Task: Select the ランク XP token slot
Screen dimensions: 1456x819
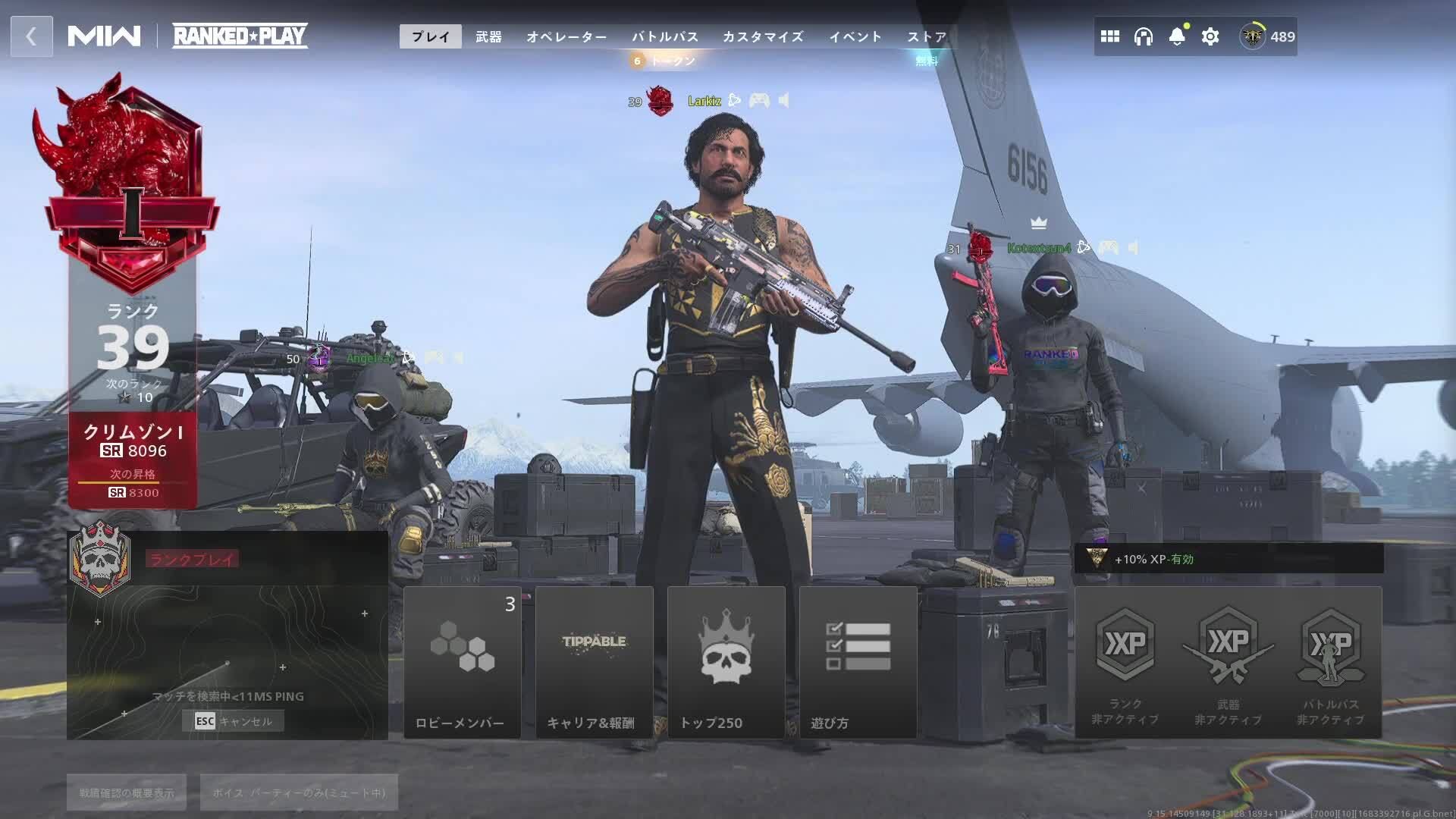Action: point(1125,662)
